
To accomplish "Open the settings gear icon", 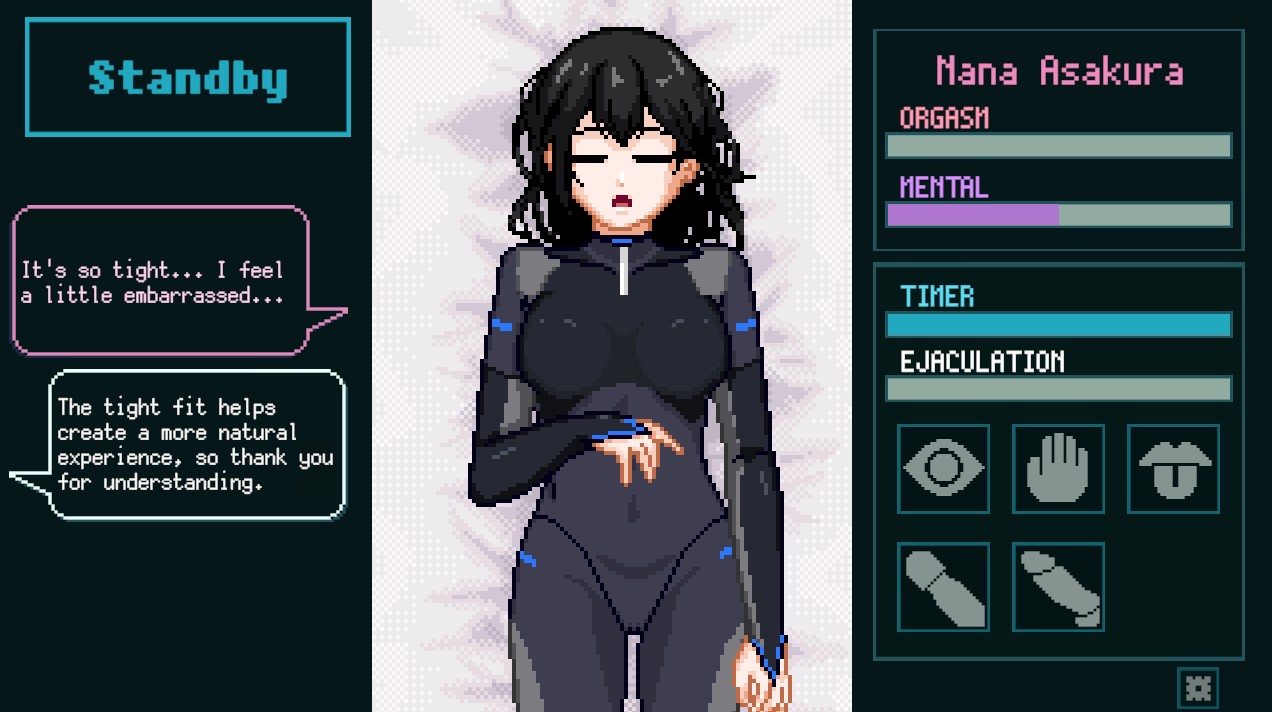I will (x=1197, y=687).
